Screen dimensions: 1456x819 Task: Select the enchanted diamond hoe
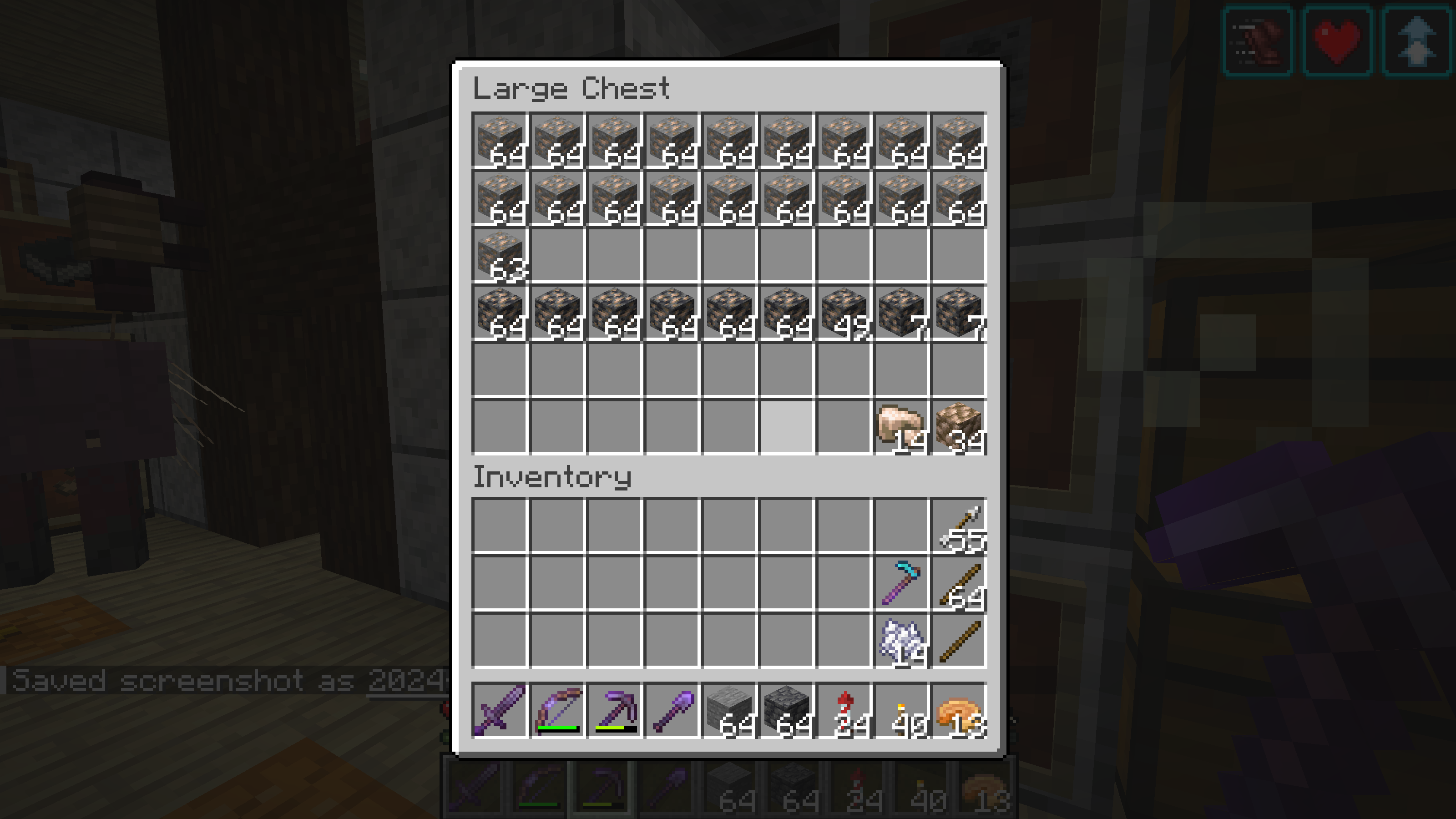(901, 583)
